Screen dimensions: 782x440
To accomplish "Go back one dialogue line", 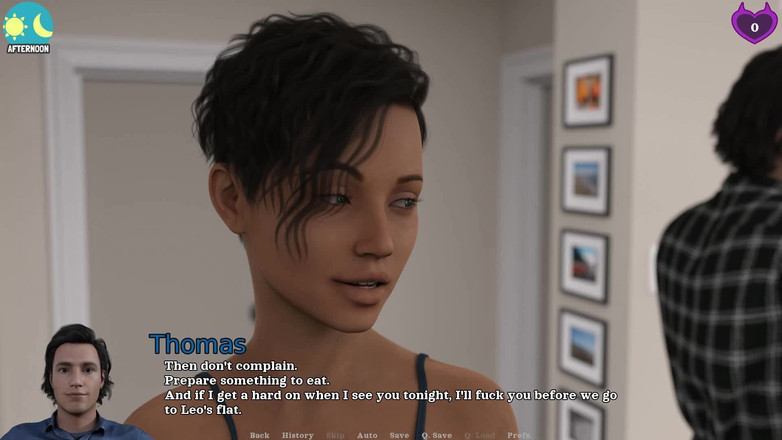I will [259, 435].
